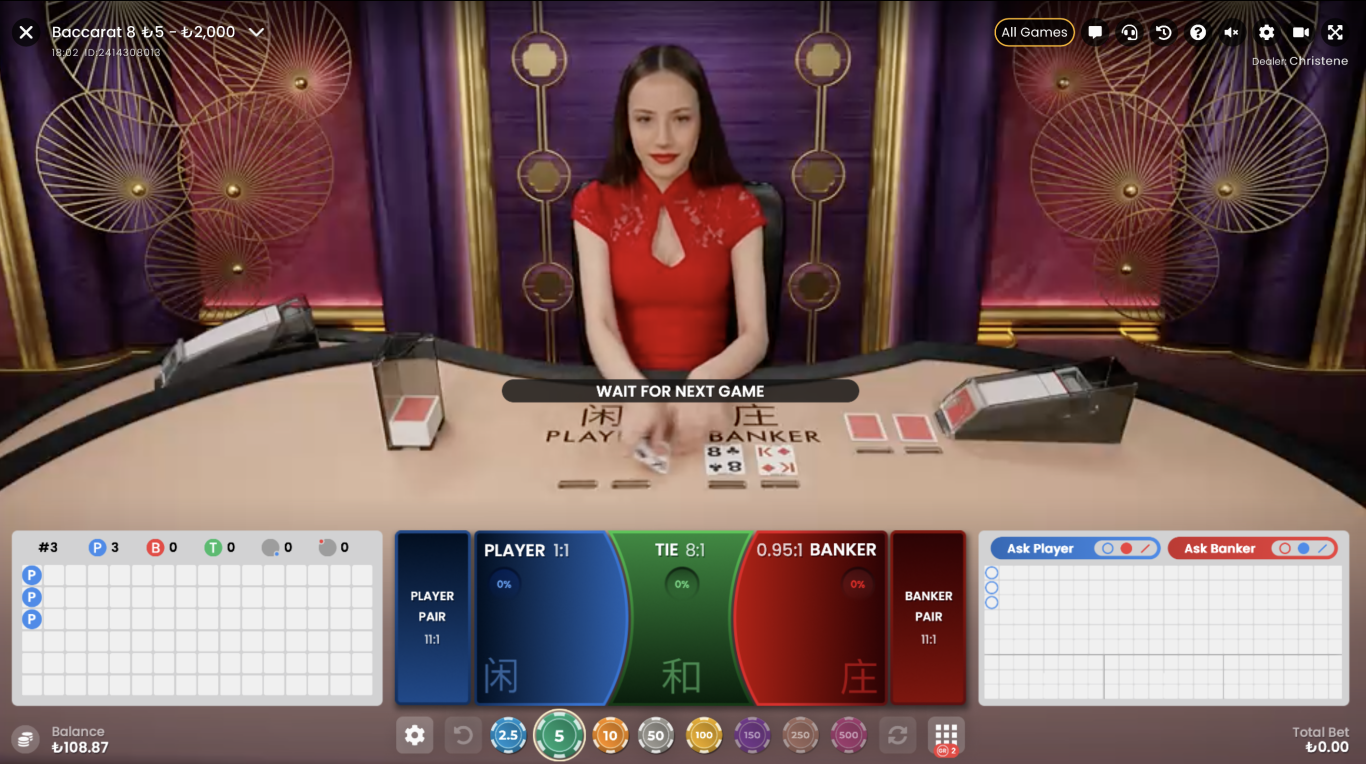Repeat the previous bet
Image resolution: width=1366 pixels, height=764 pixels.
pos(898,734)
